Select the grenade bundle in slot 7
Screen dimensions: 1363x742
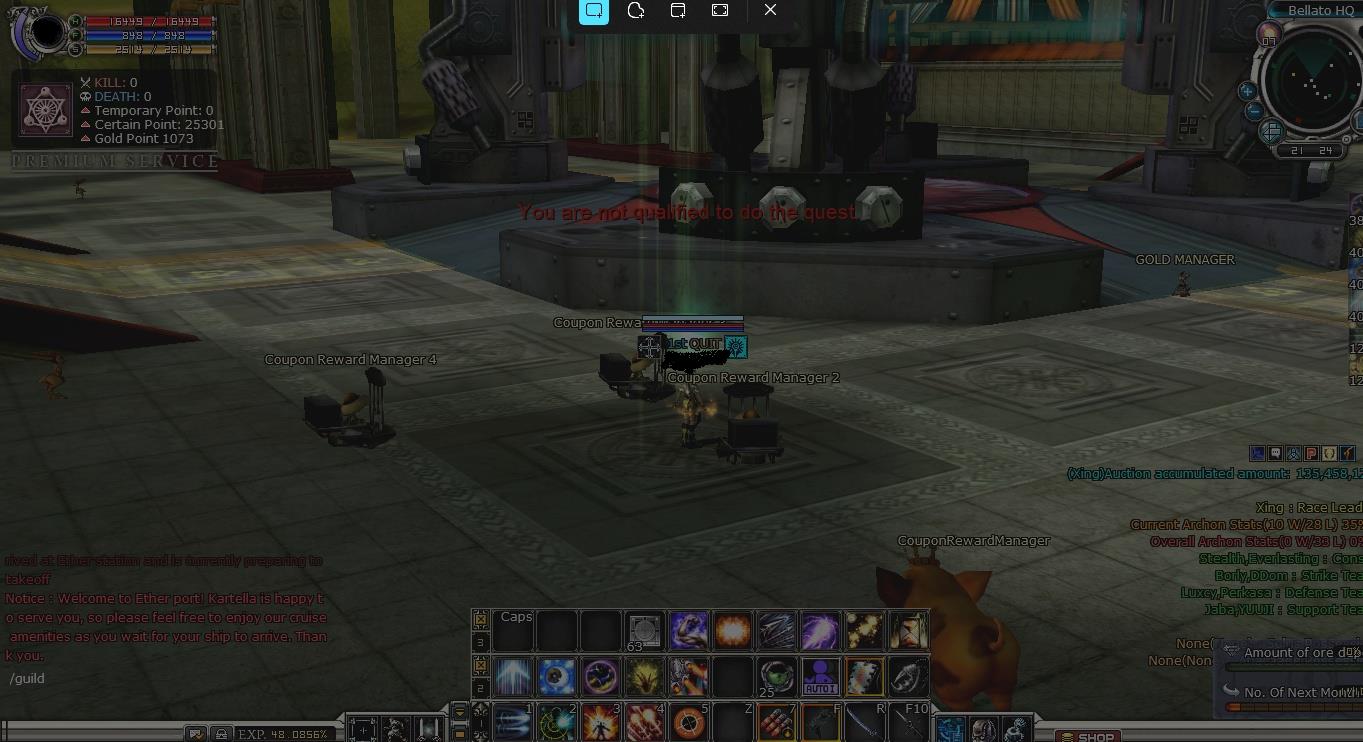(776, 721)
